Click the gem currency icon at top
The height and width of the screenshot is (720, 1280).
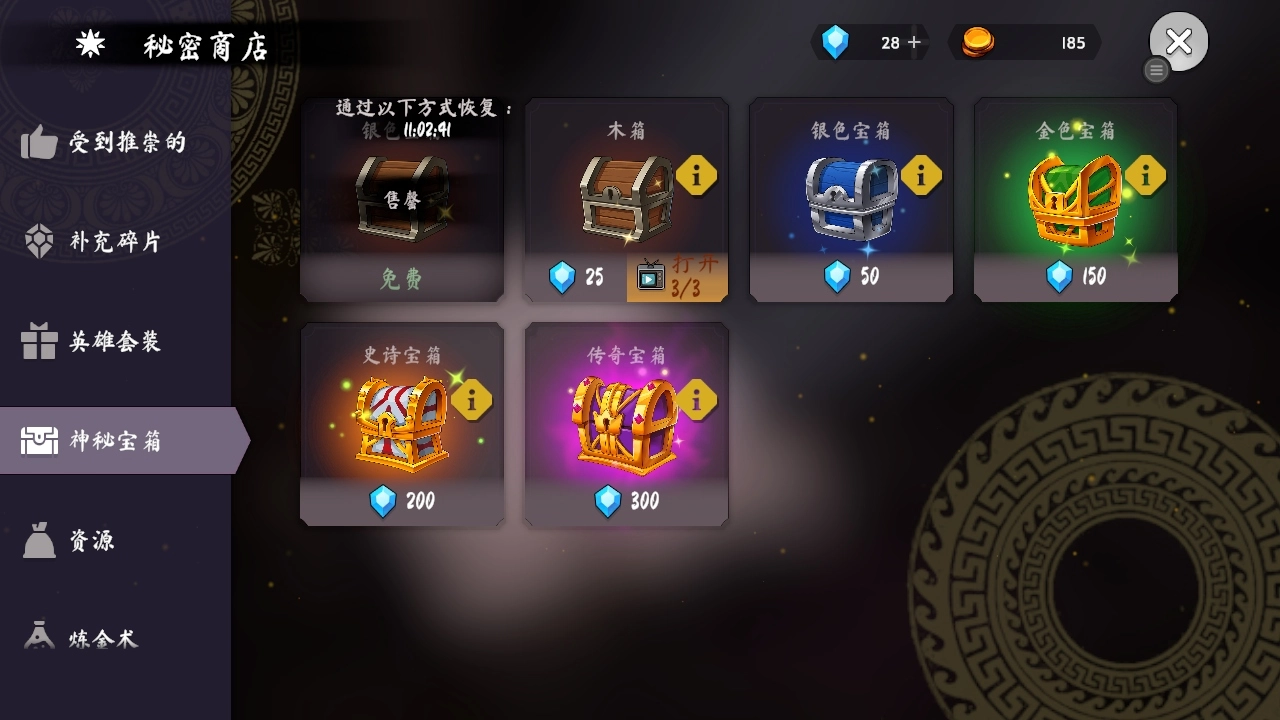pyautogui.click(x=836, y=42)
